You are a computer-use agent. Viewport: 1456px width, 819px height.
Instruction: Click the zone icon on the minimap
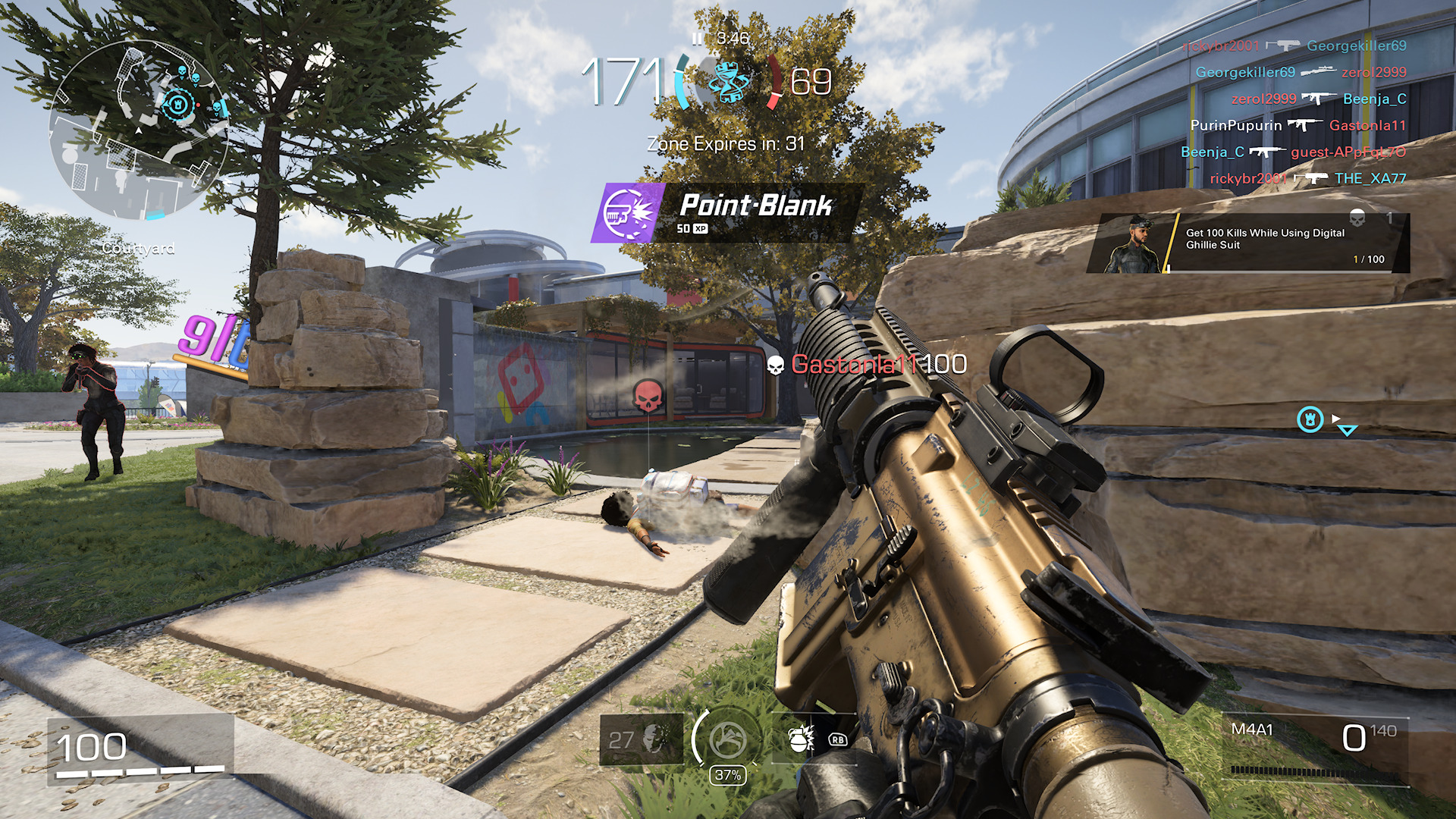coord(177,104)
